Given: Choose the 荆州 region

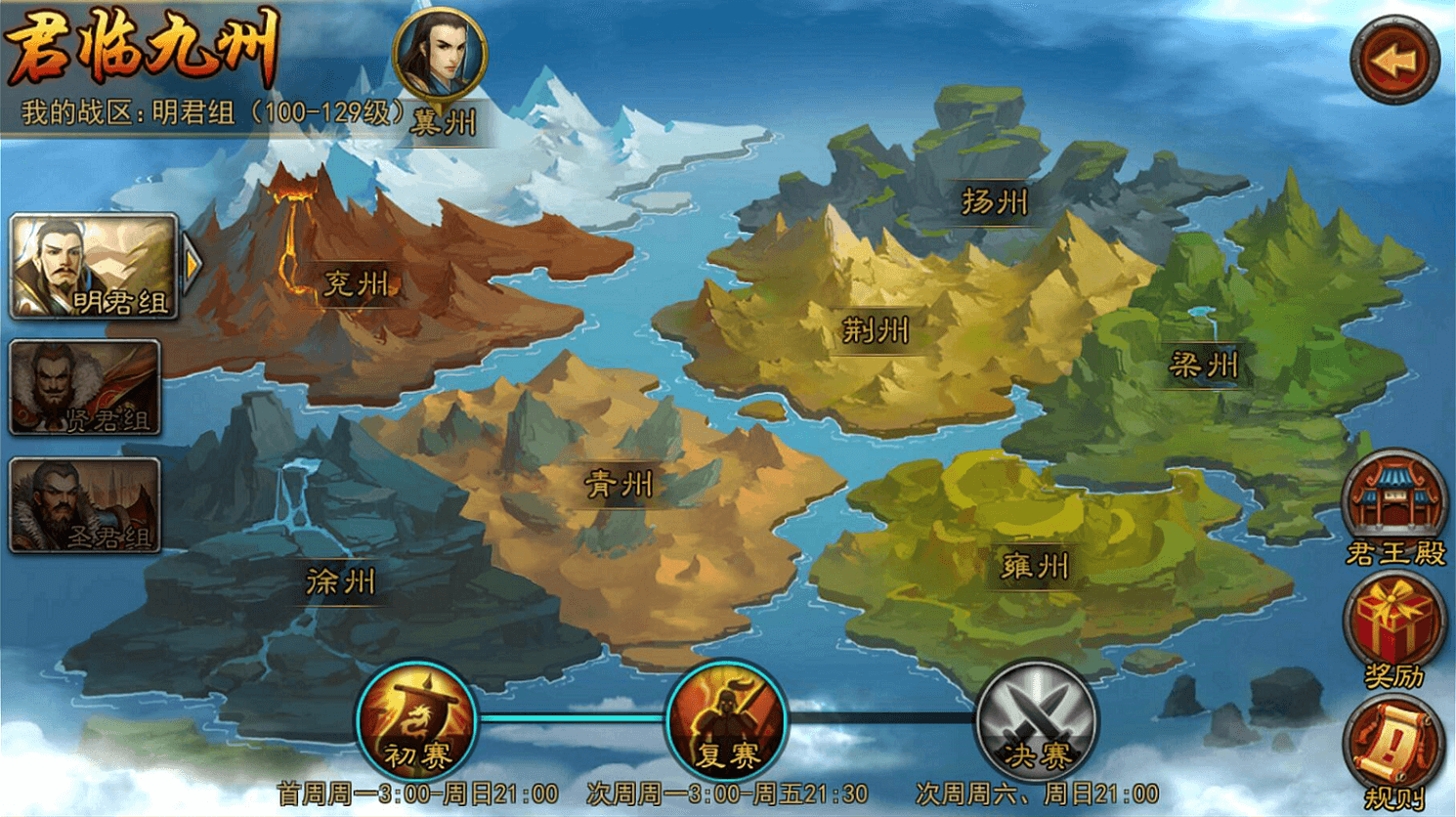Looking at the screenshot, I should (x=876, y=331).
